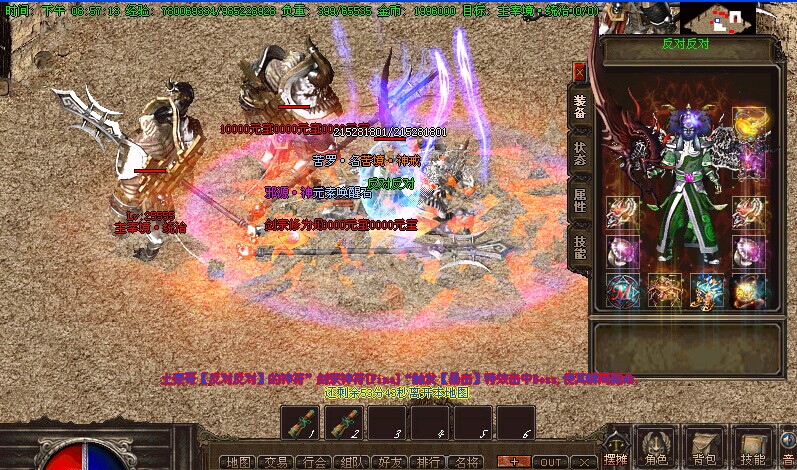The height and width of the screenshot is (470, 797).
Task: Open the 背包 backpack
Action: coord(706,448)
